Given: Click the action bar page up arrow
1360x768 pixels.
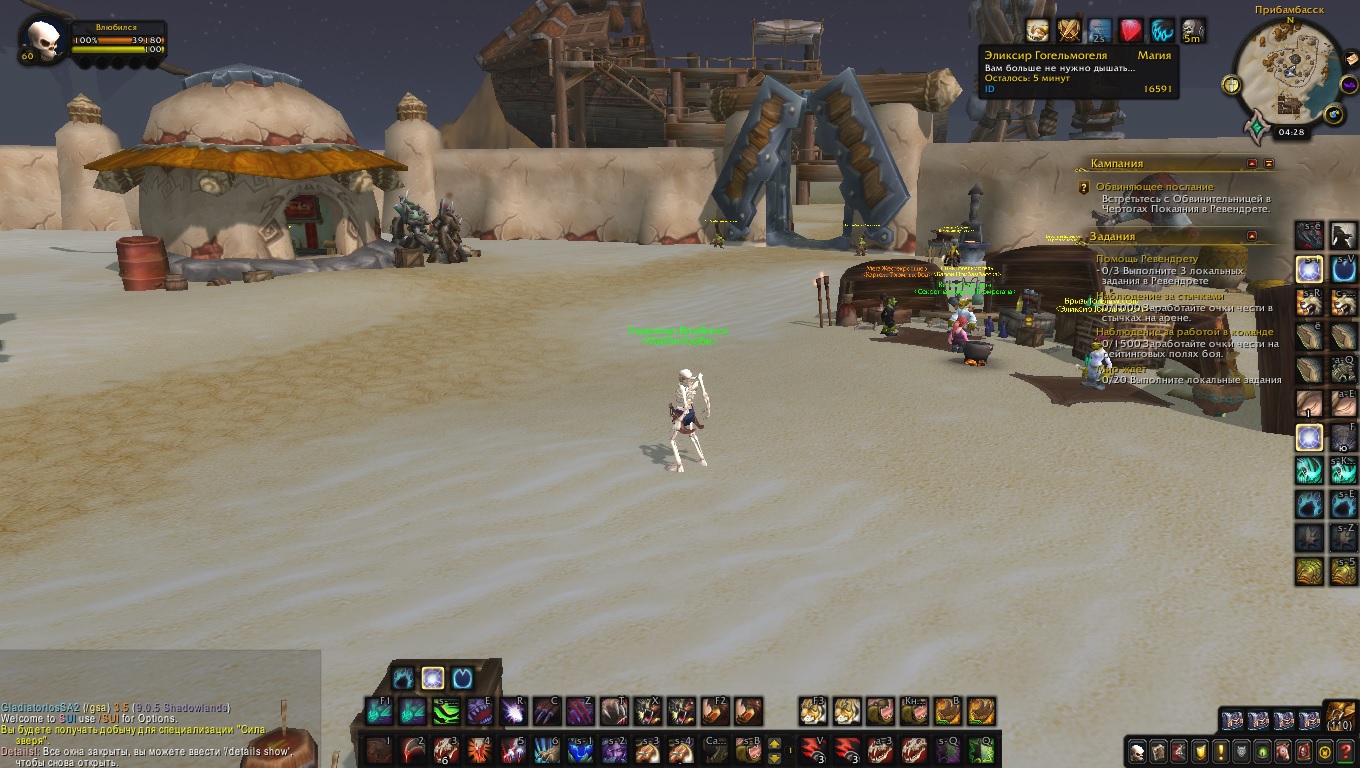Looking at the screenshot, I should [x=773, y=743].
